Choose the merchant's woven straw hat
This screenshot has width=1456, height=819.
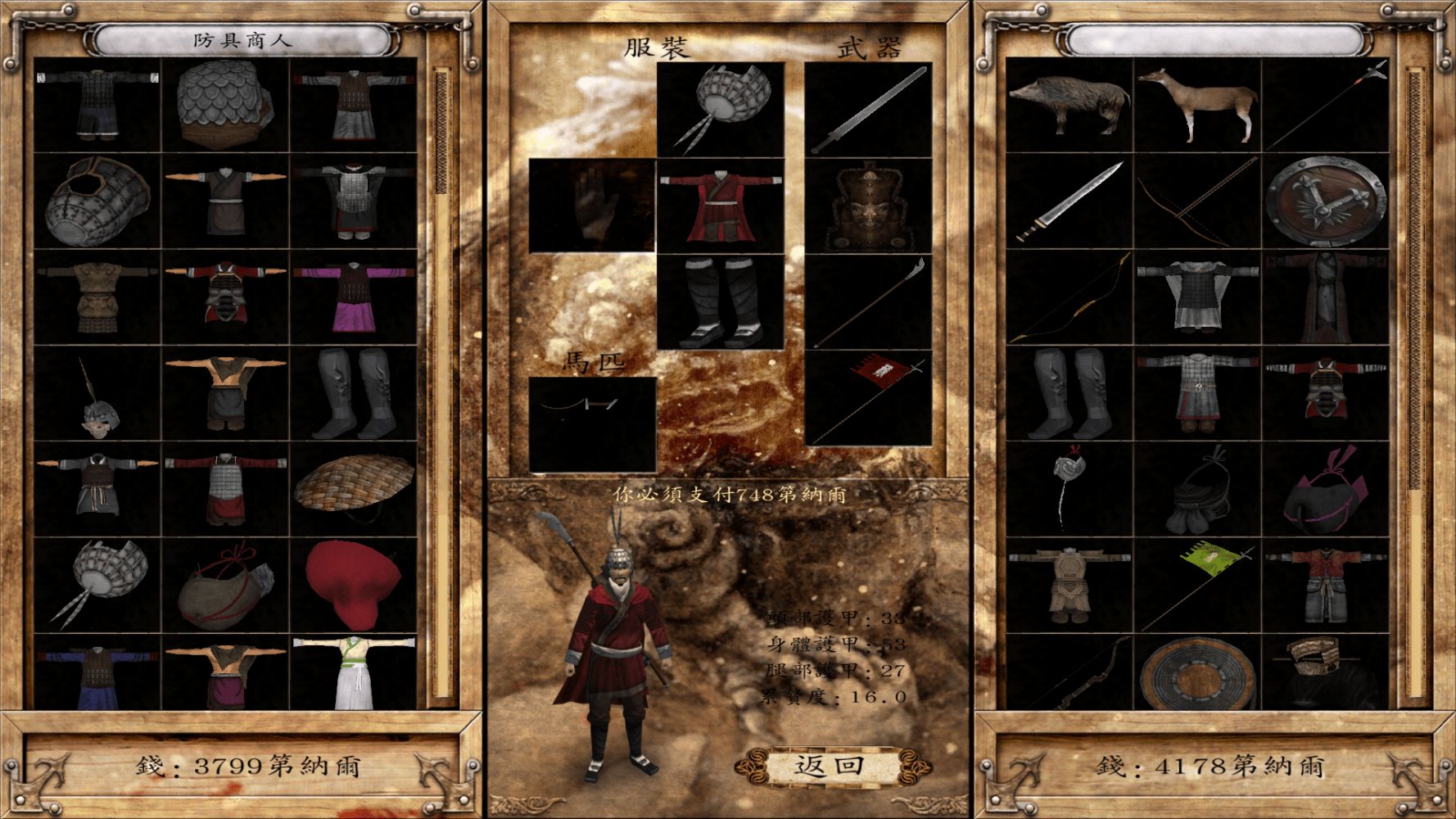[x=354, y=488]
